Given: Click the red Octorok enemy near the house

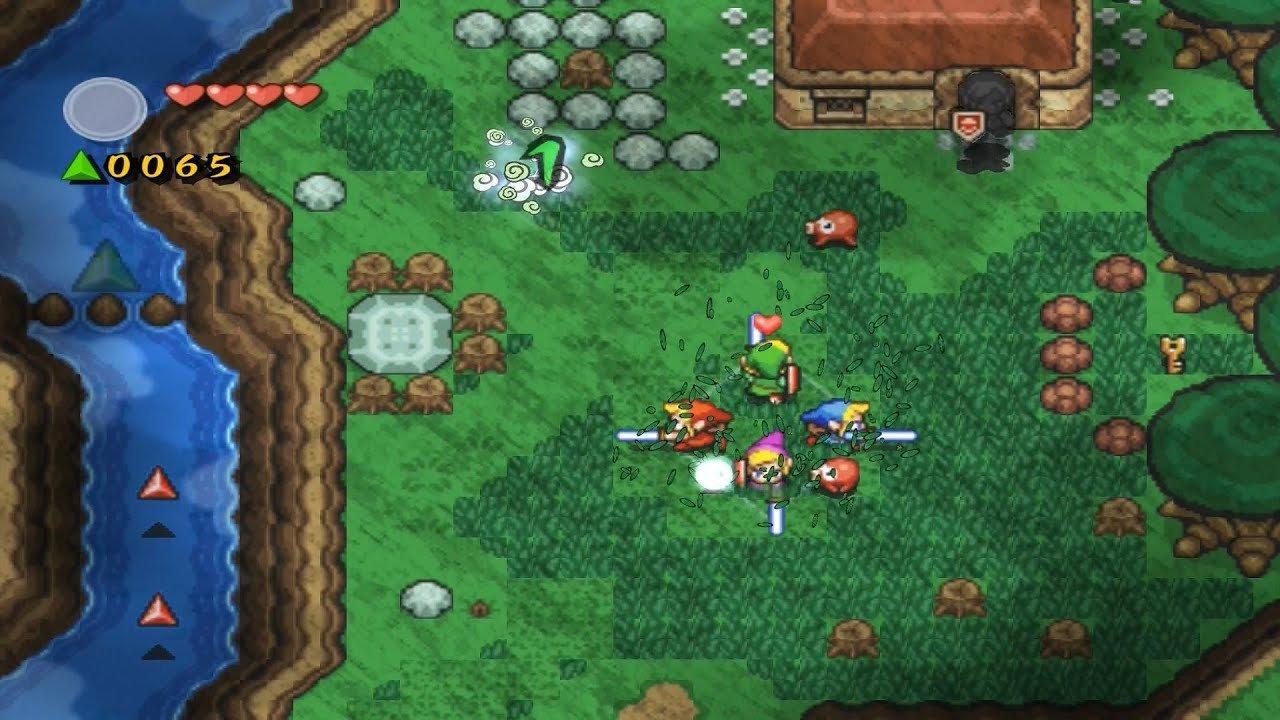Looking at the screenshot, I should pos(830,228).
